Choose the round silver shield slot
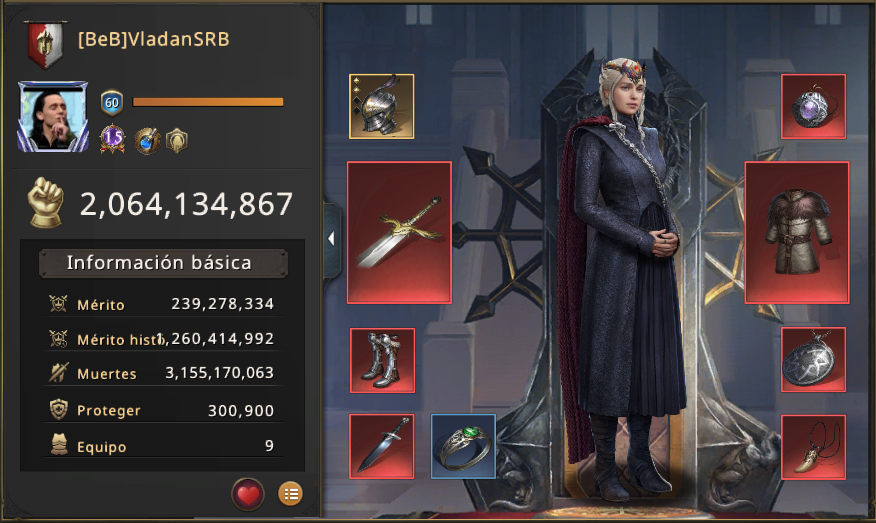The height and width of the screenshot is (523, 876). click(813, 360)
